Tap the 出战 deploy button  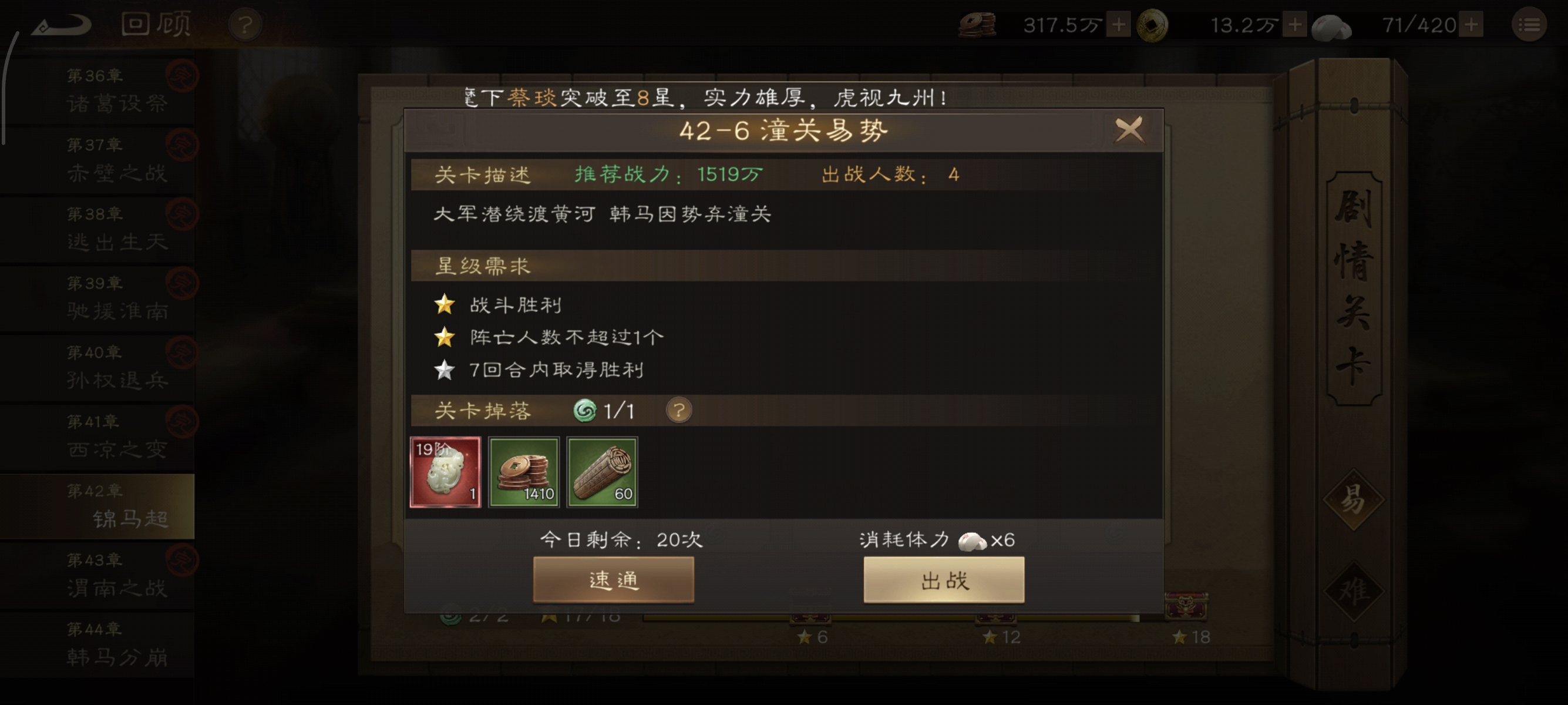[944, 580]
